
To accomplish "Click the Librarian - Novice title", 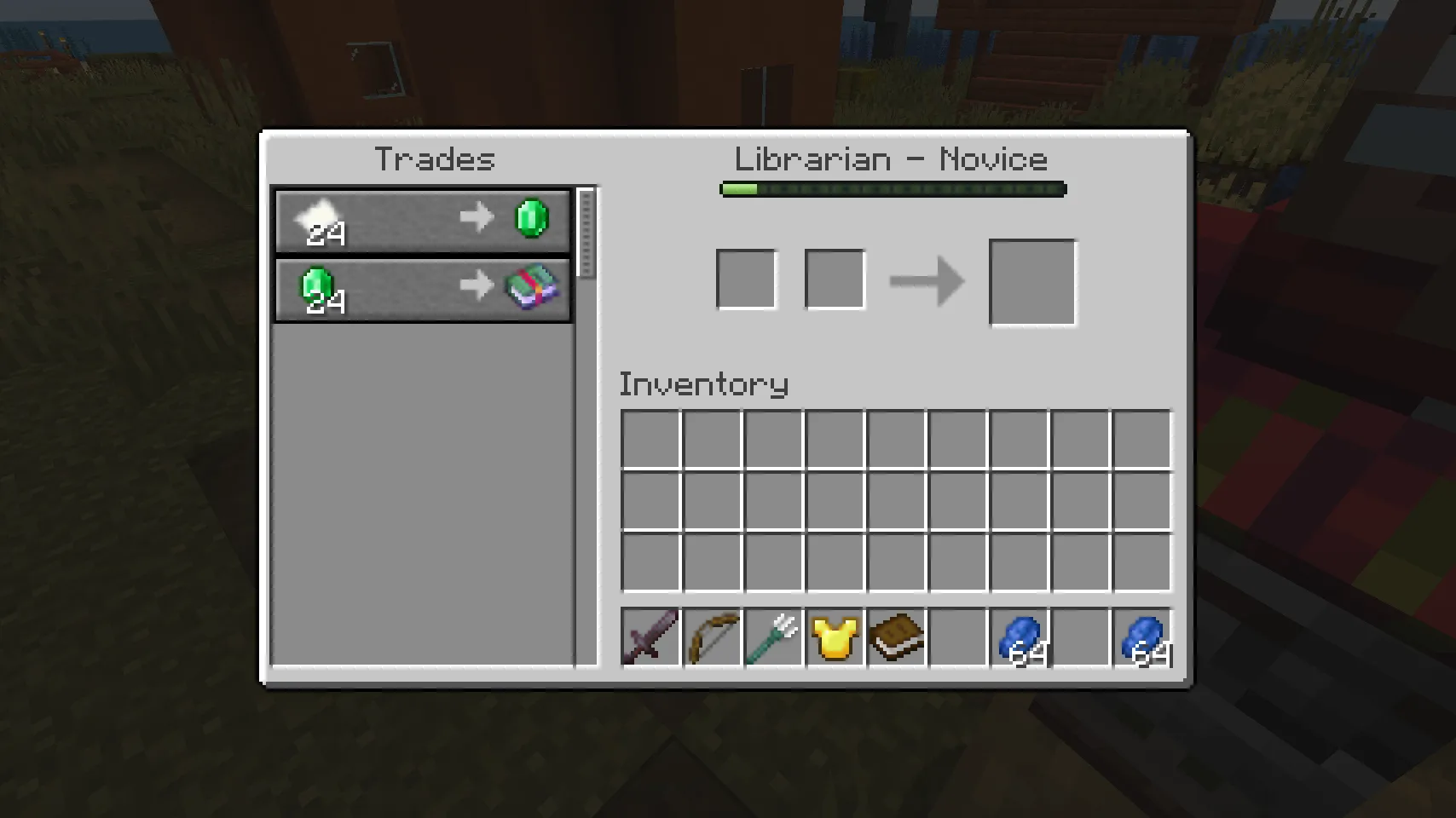I will pos(892,159).
